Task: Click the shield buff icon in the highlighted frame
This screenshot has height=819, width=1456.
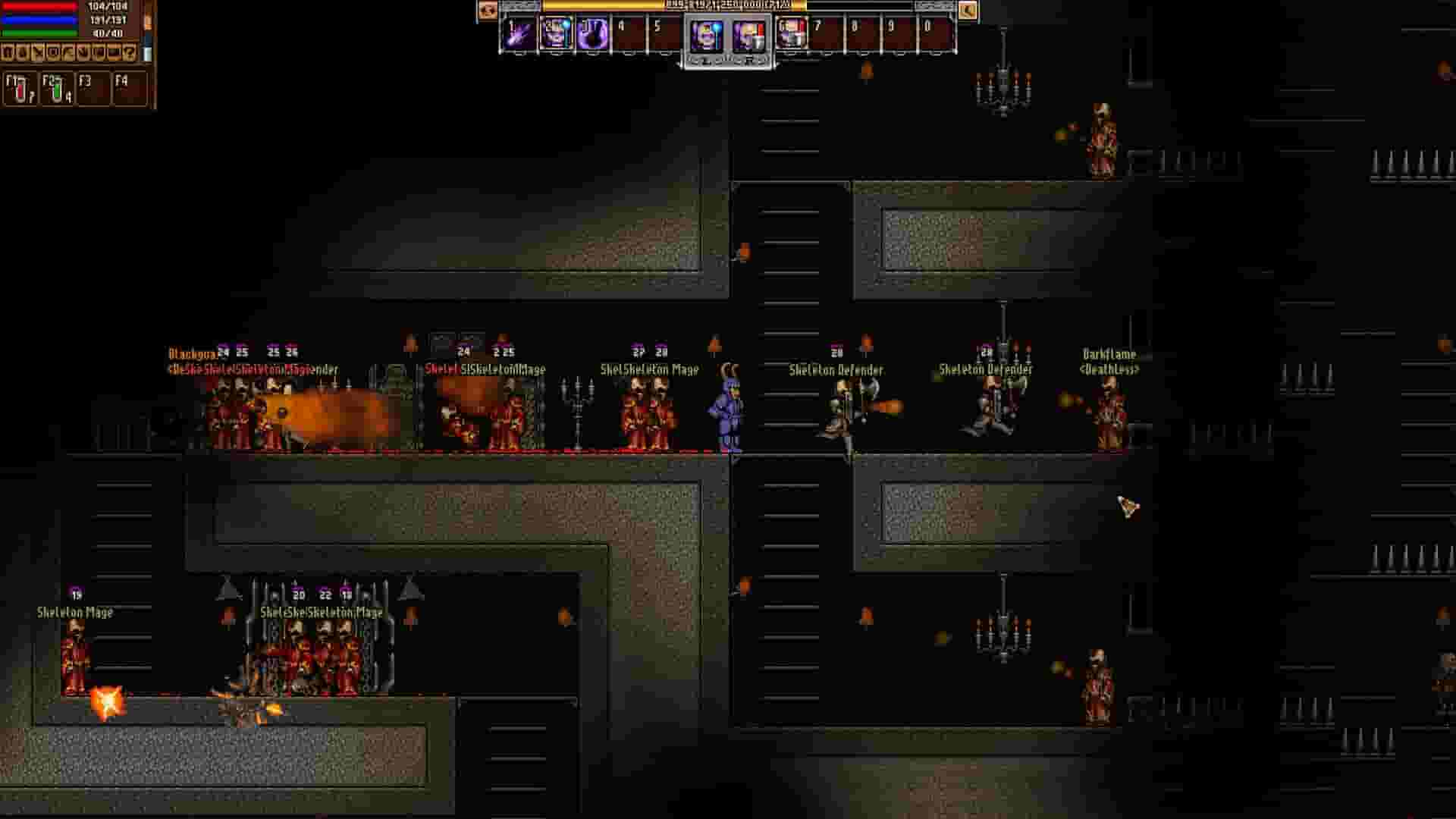Action: click(x=749, y=34)
